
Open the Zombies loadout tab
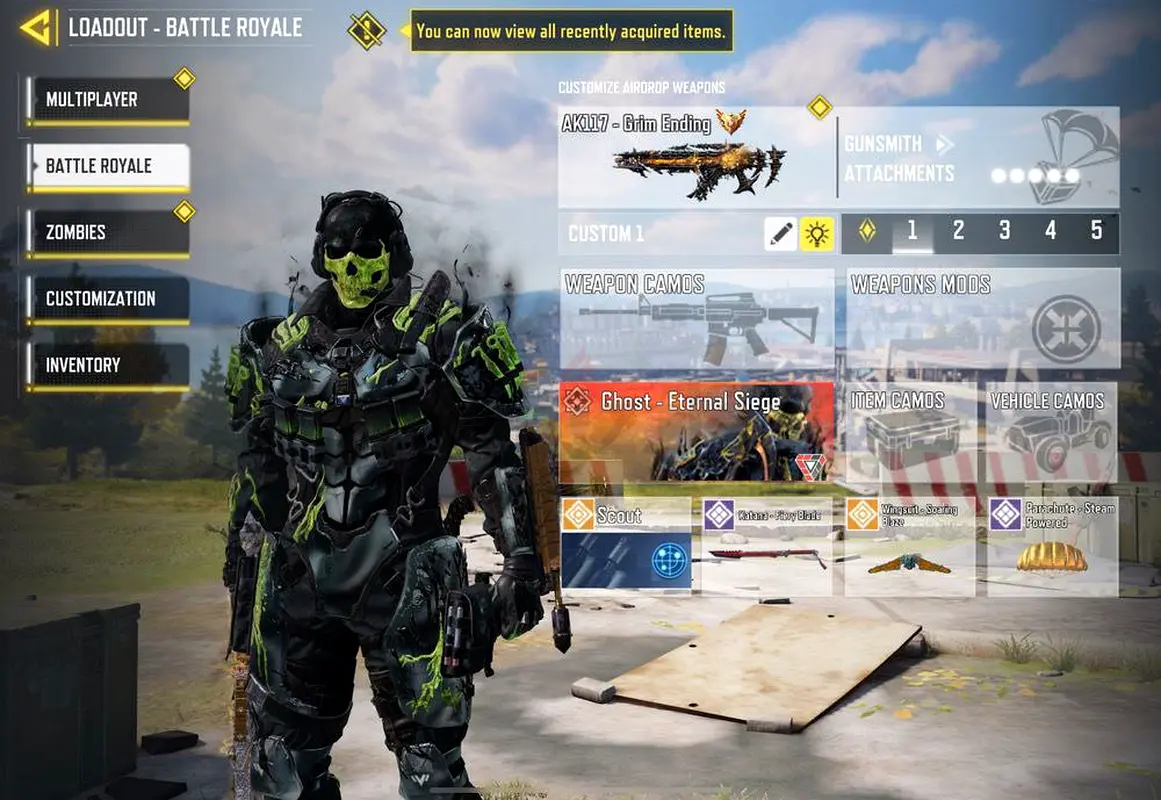[x=108, y=232]
